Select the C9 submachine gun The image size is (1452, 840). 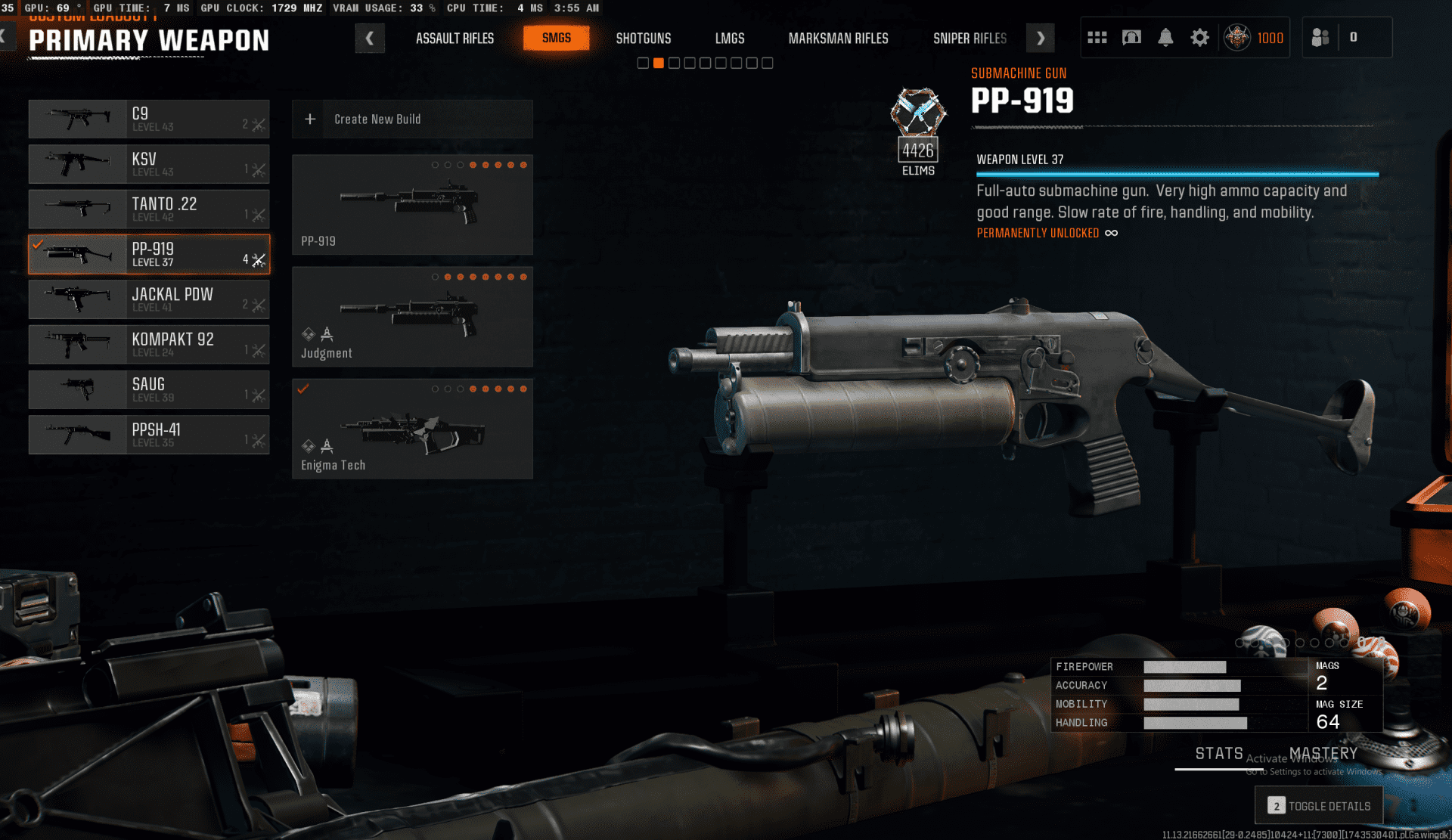(149, 119)
